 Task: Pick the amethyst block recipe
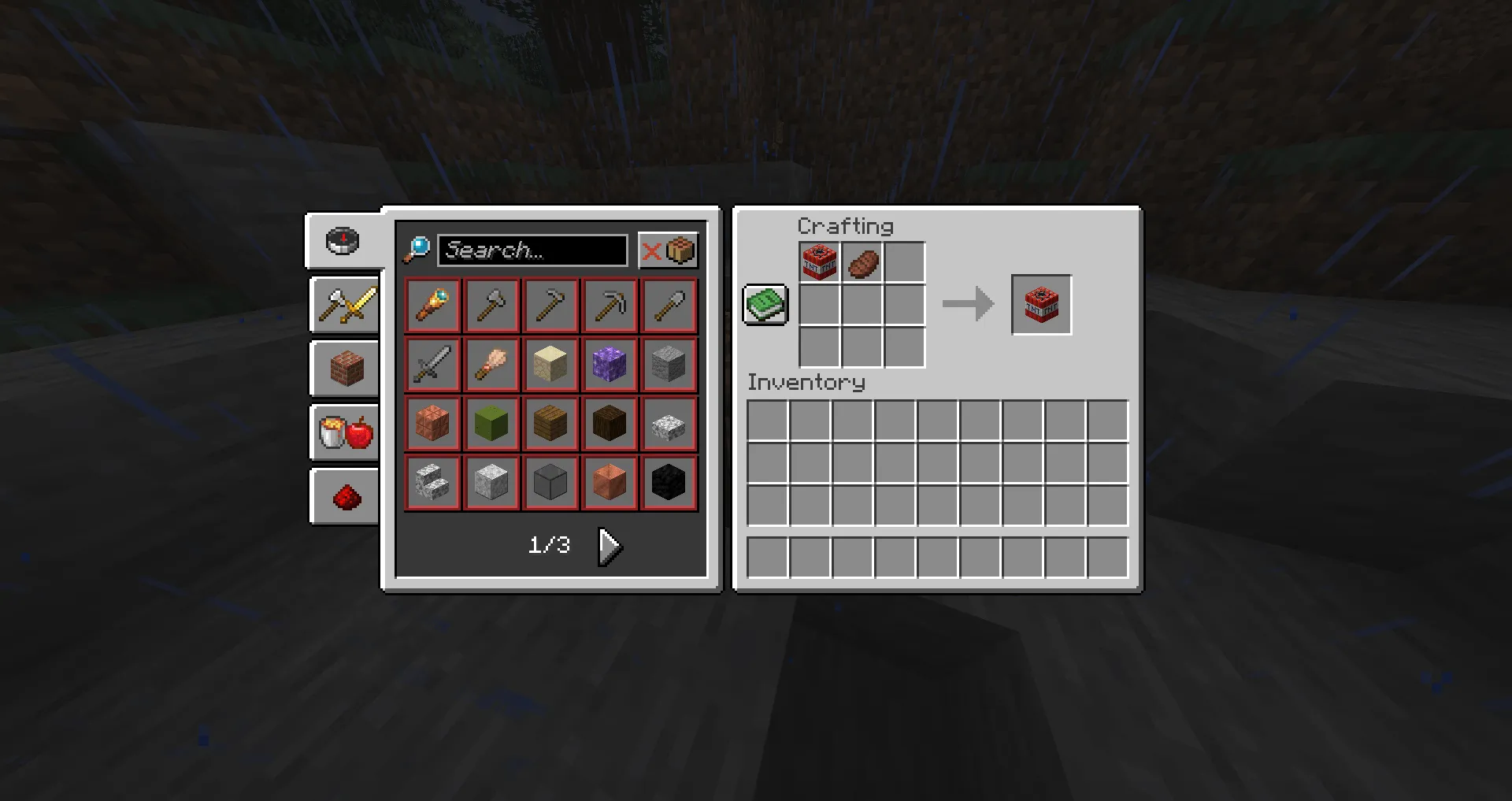610,363
